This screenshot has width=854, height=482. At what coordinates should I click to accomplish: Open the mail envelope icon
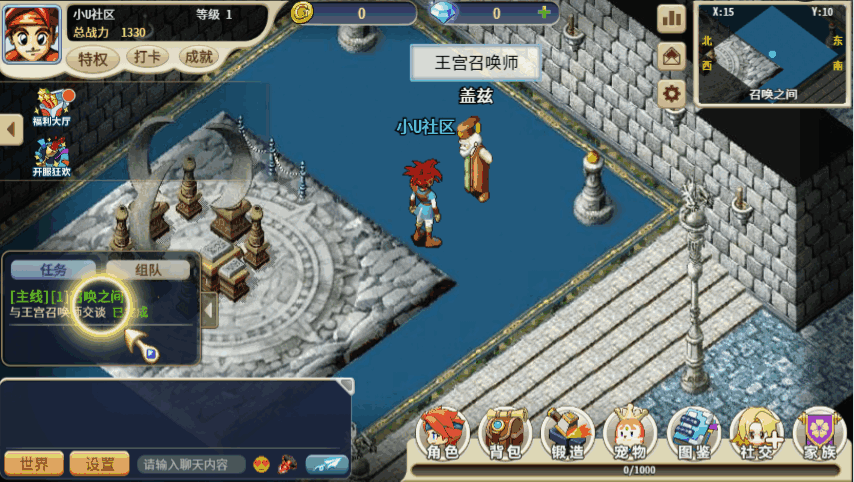point(671,56)
